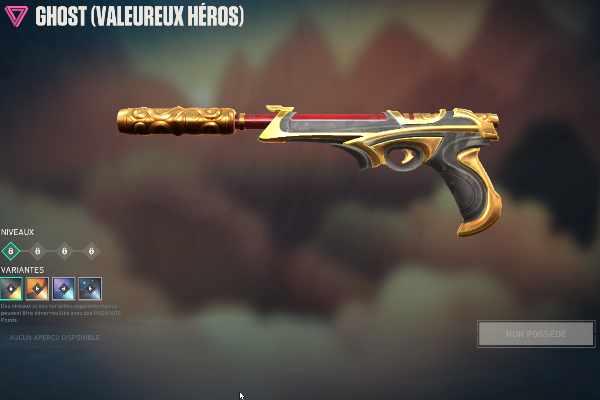Choose the grey and gold default variant

(x=11, y=288)
